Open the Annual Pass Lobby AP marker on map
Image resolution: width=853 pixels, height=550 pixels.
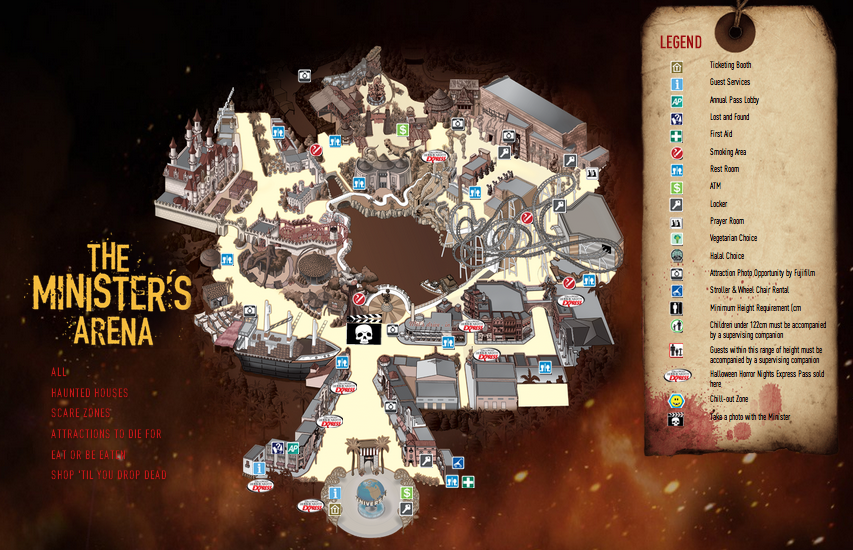[x=293, y=448]
